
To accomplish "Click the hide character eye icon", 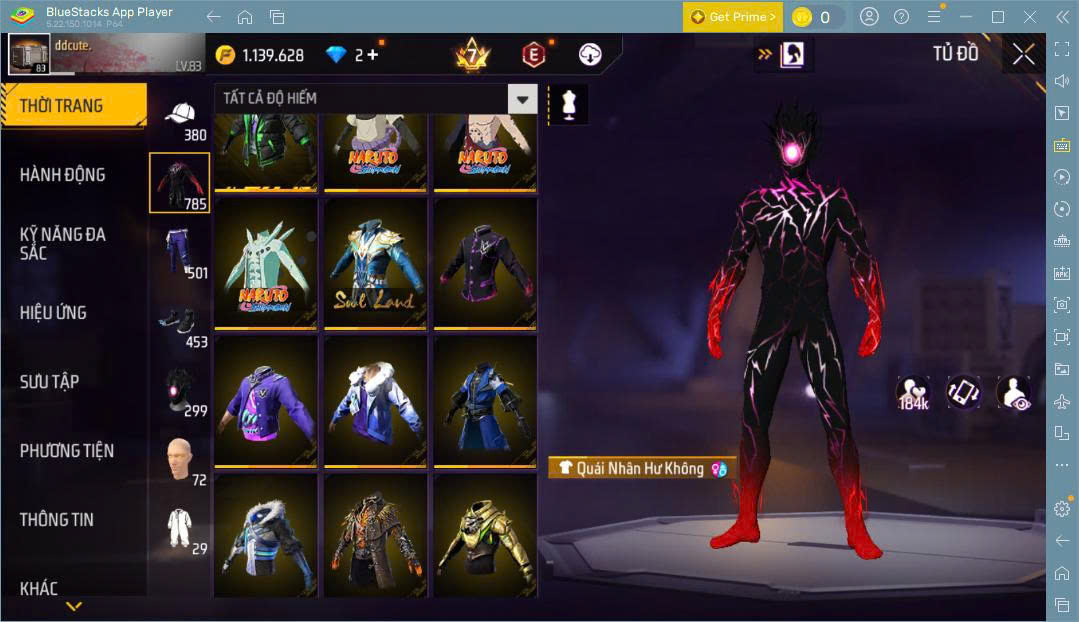I will click(1014, 393).
